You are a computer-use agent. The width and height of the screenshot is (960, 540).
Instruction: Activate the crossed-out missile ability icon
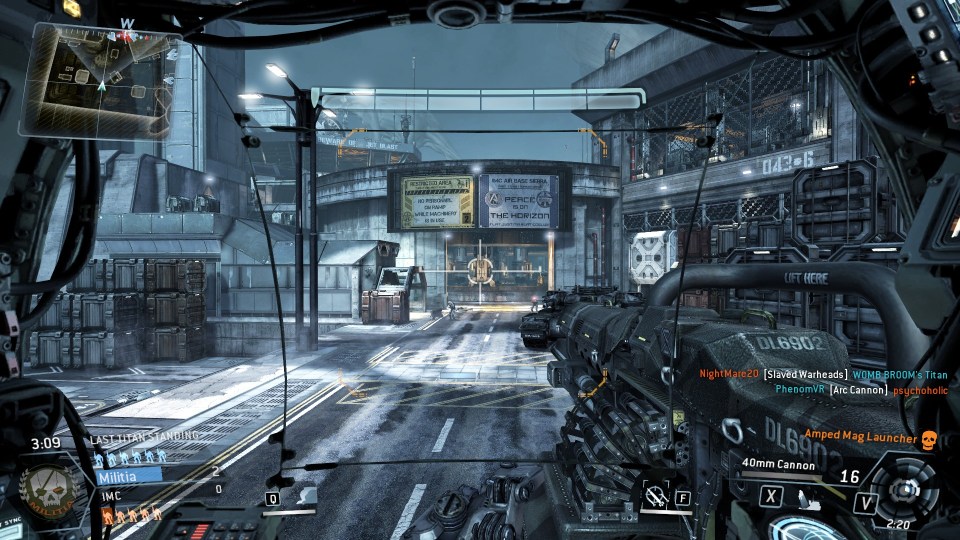pos(656,495)
